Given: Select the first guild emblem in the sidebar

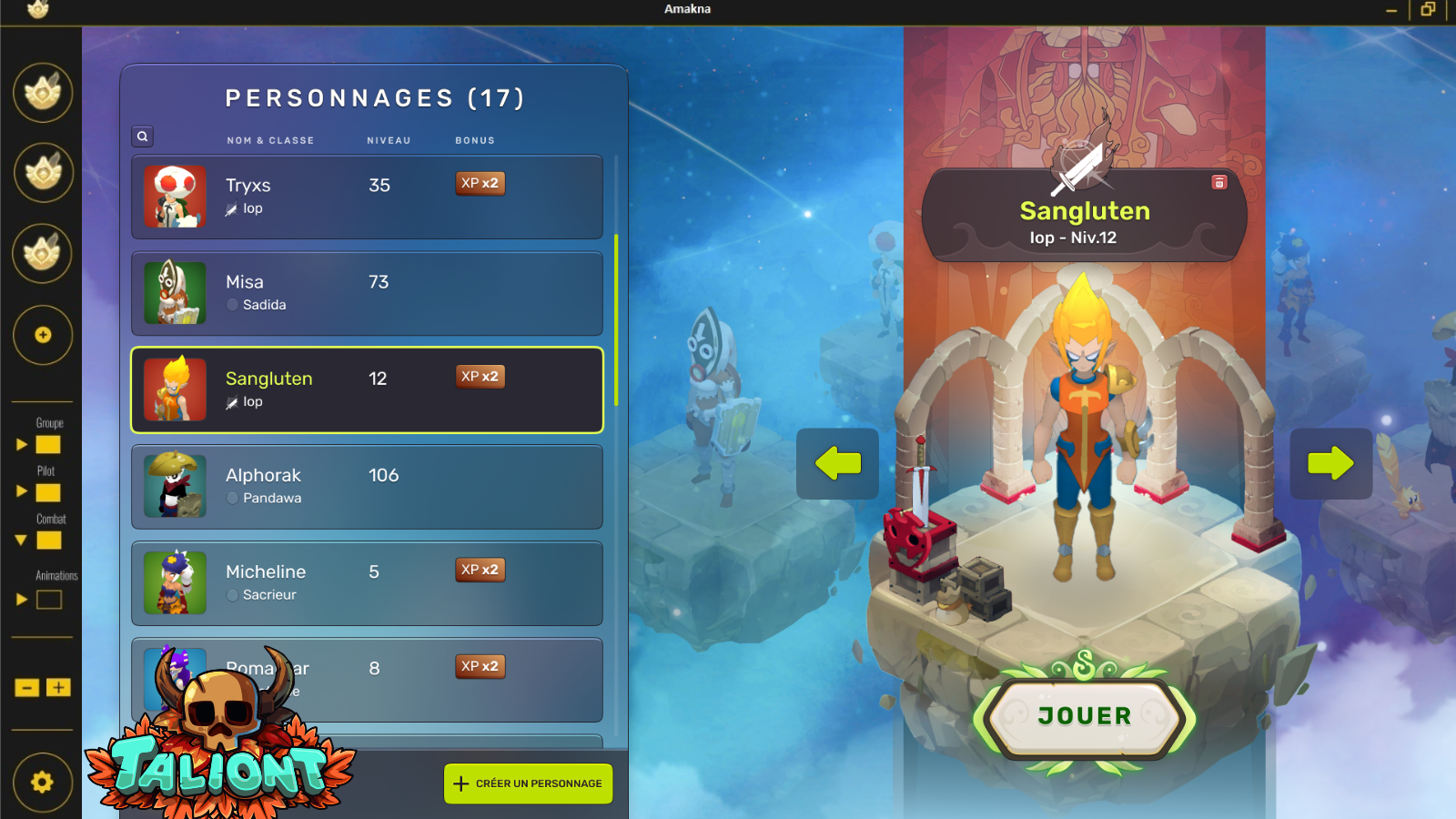Looking at the screenshot, I should point(42,92).
